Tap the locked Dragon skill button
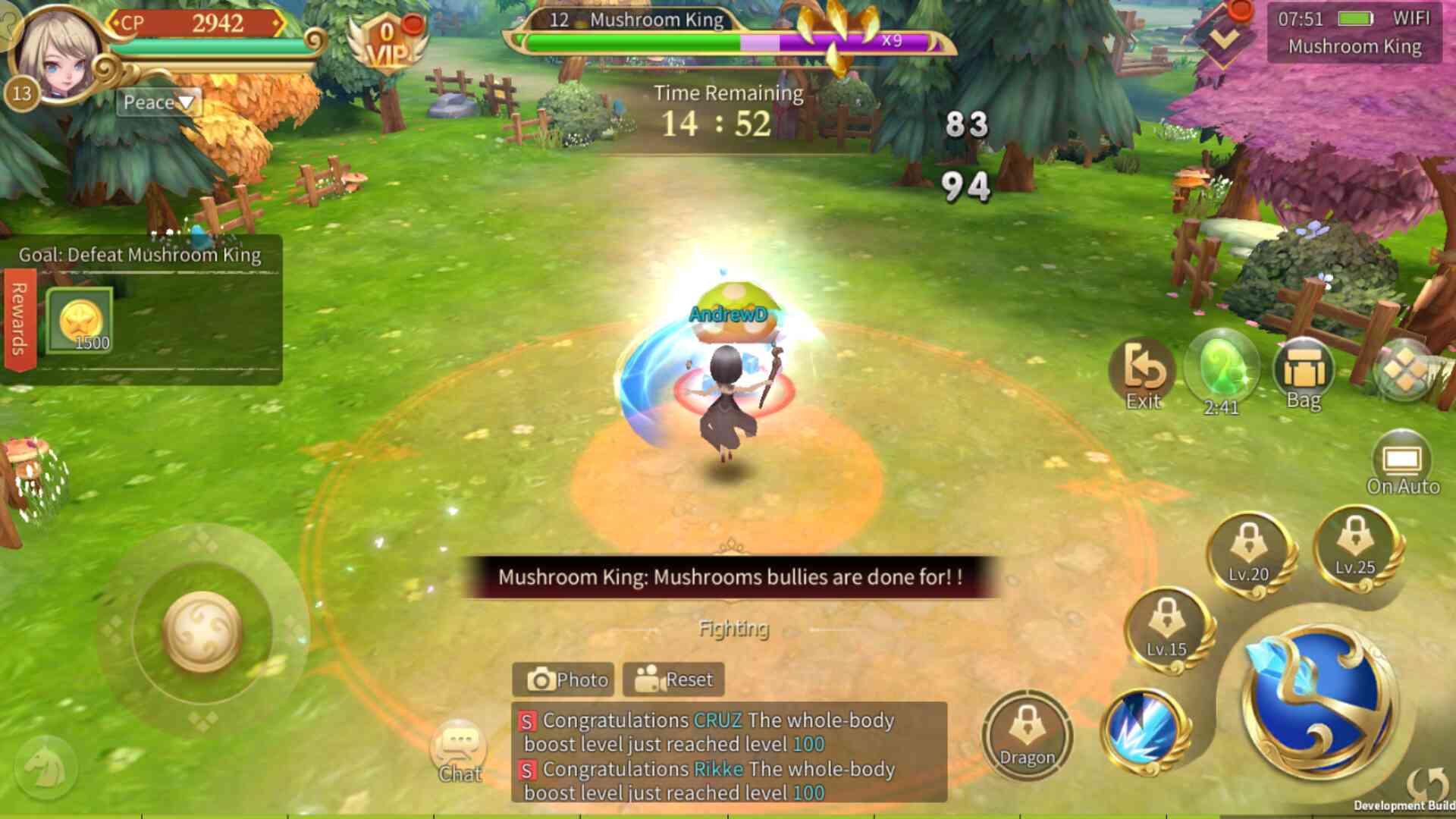This screenshot has width=1456, height=819. point(1027,735)
